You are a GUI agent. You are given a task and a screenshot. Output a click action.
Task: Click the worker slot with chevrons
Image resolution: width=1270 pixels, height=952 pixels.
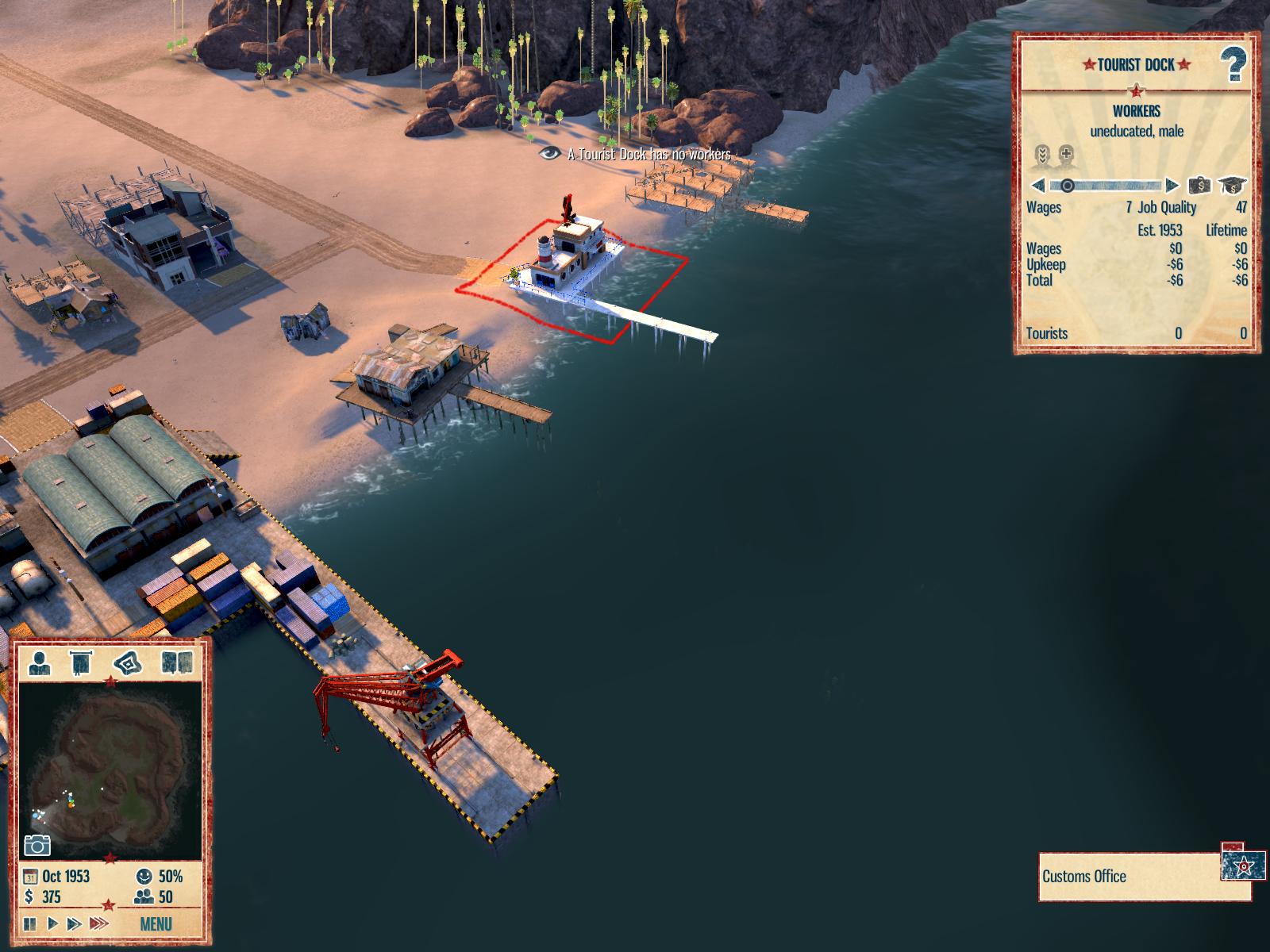[x=1042, y=155]
